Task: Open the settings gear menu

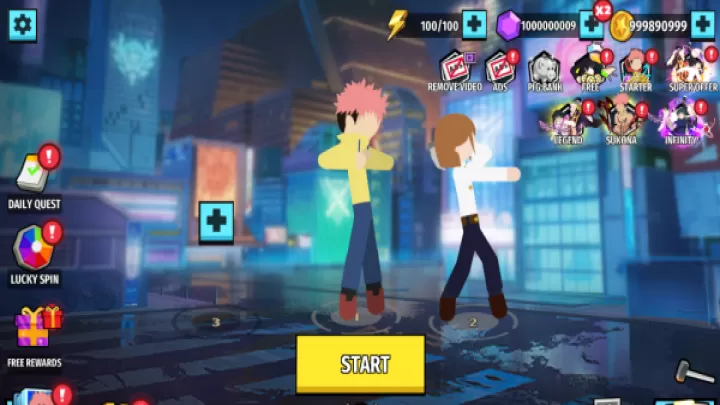Action: [x=22, y=24]
